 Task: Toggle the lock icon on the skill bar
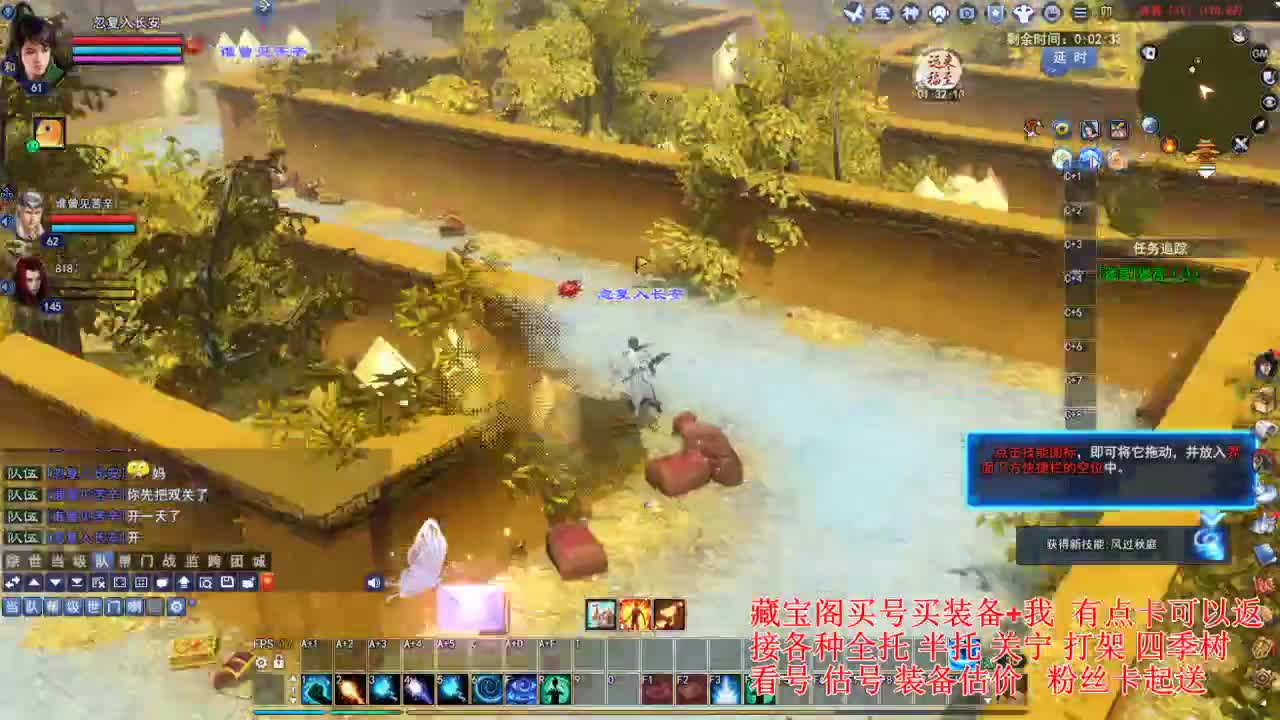pos(278,659)
